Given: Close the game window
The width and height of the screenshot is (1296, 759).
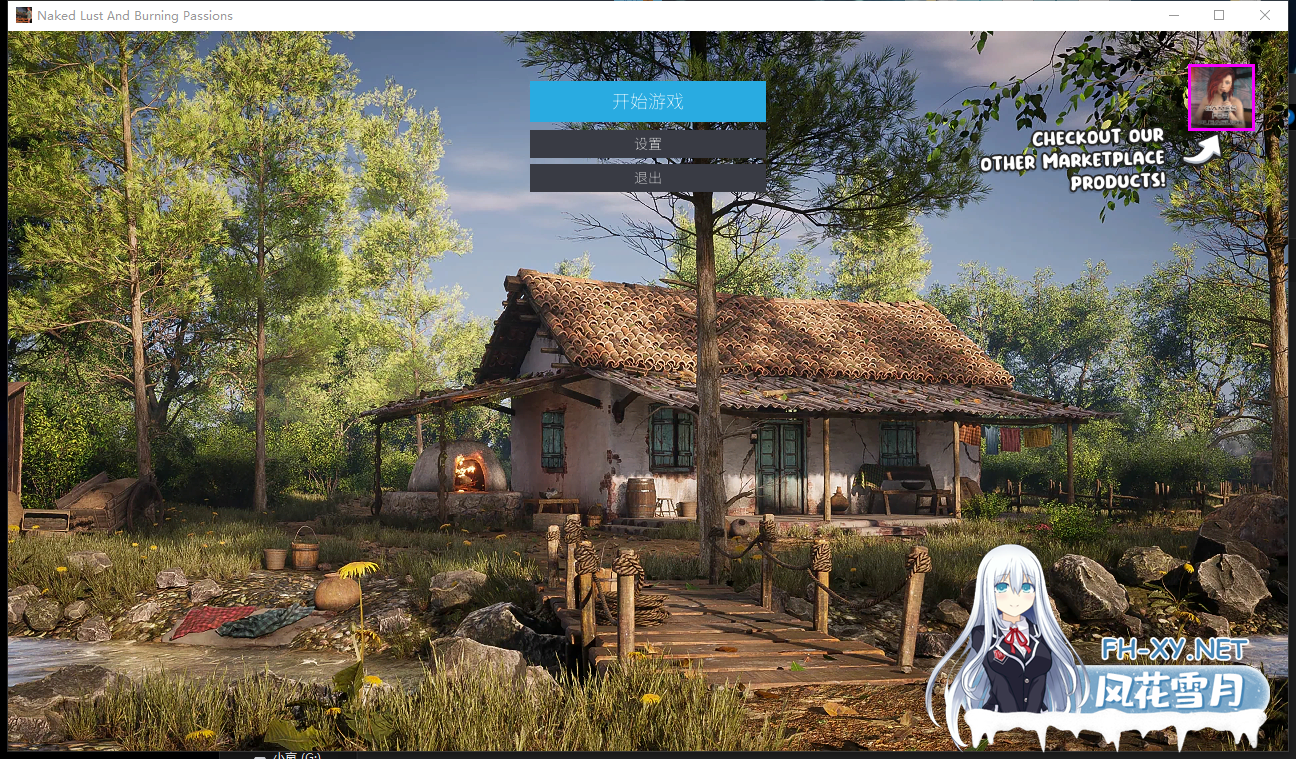Looking at the screenshot, I should click(1265, 15).
